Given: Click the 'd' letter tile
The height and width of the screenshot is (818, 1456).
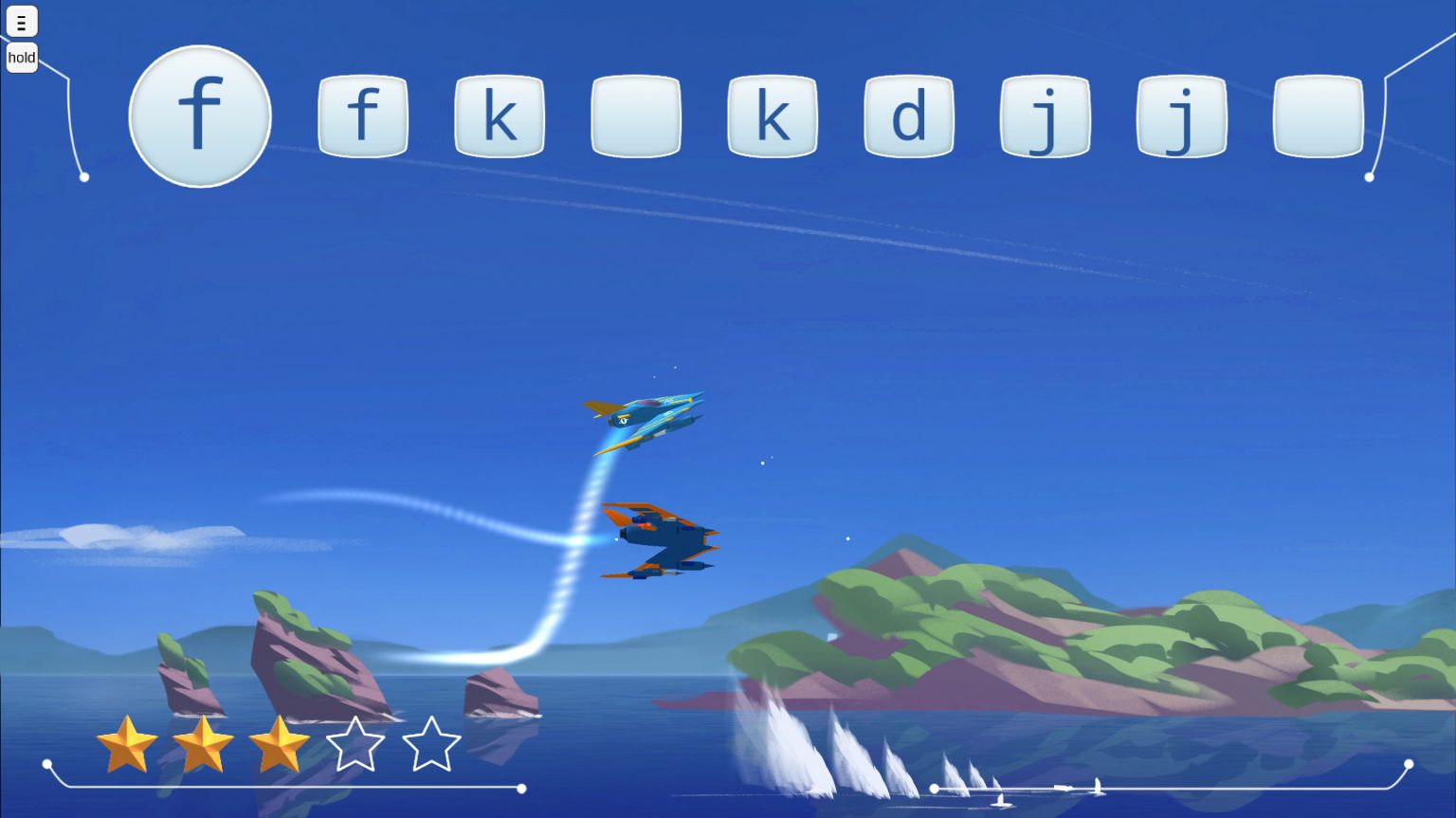Looking at the screenshot, I should [909, 116].
